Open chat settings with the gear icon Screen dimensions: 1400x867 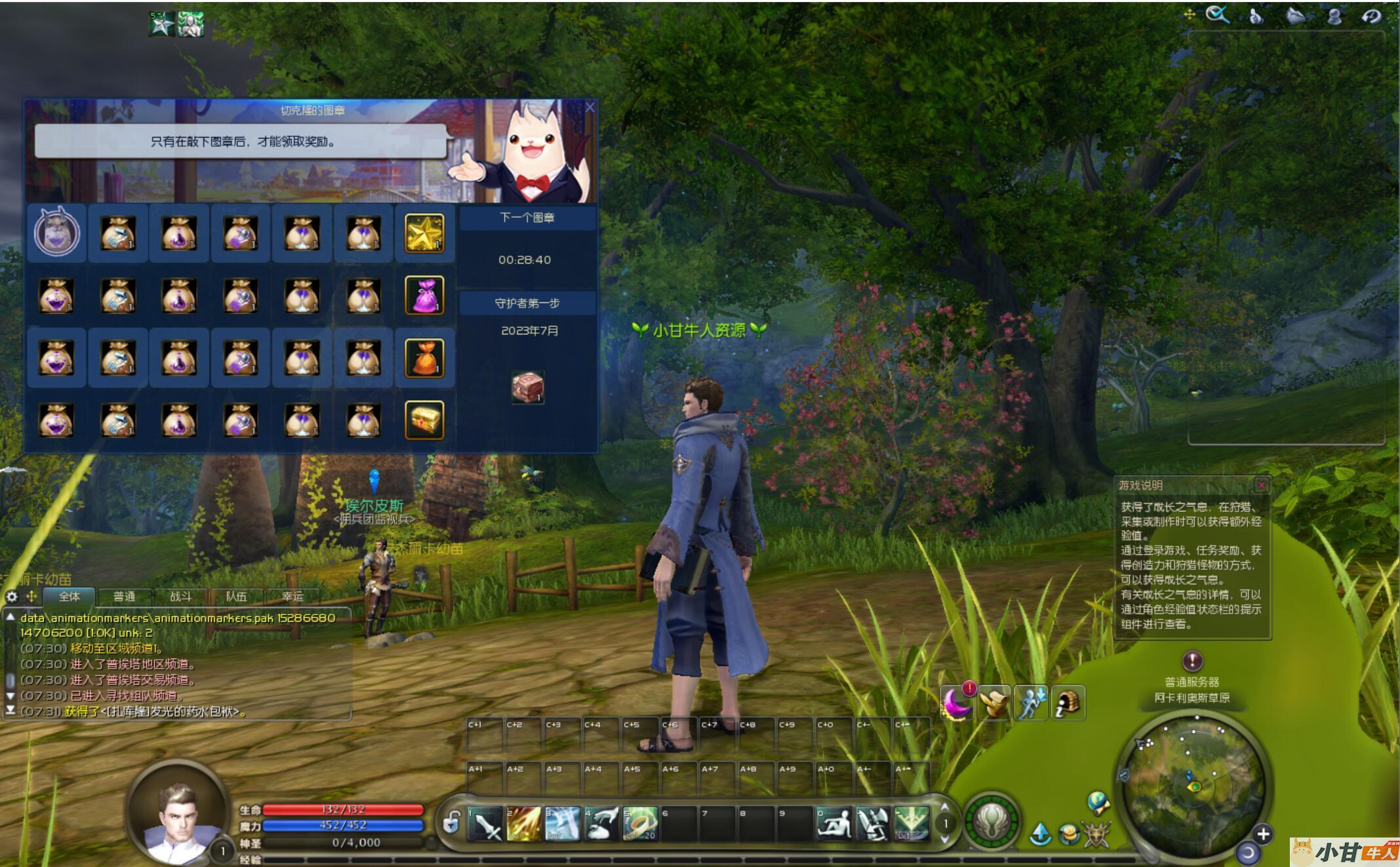[12, 596]
